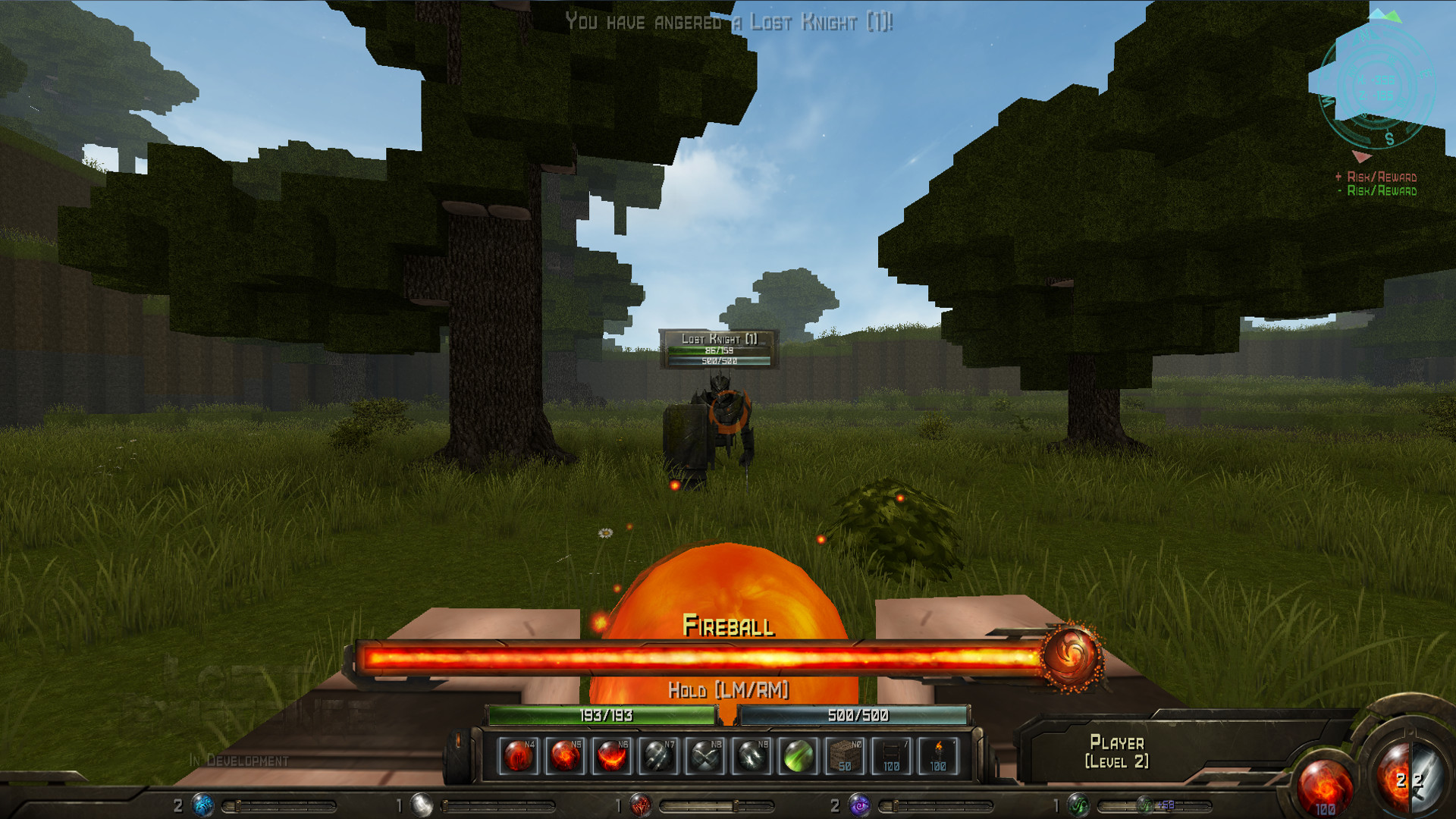
Task: Click the Lost Knight nameplate above the enemy
Action: [x=719, y=337]
